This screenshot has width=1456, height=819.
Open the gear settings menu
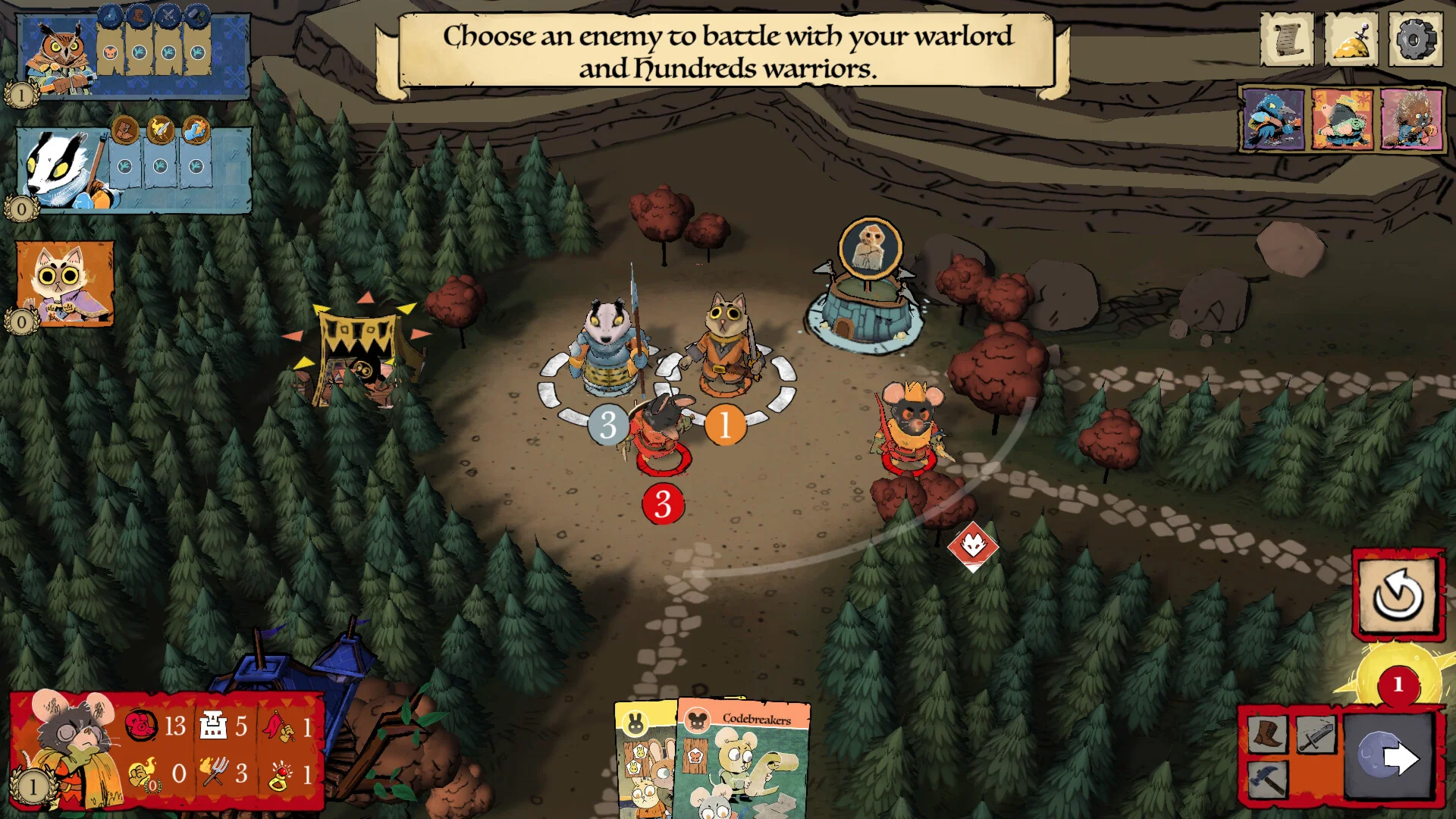(x=1415, y=39)
